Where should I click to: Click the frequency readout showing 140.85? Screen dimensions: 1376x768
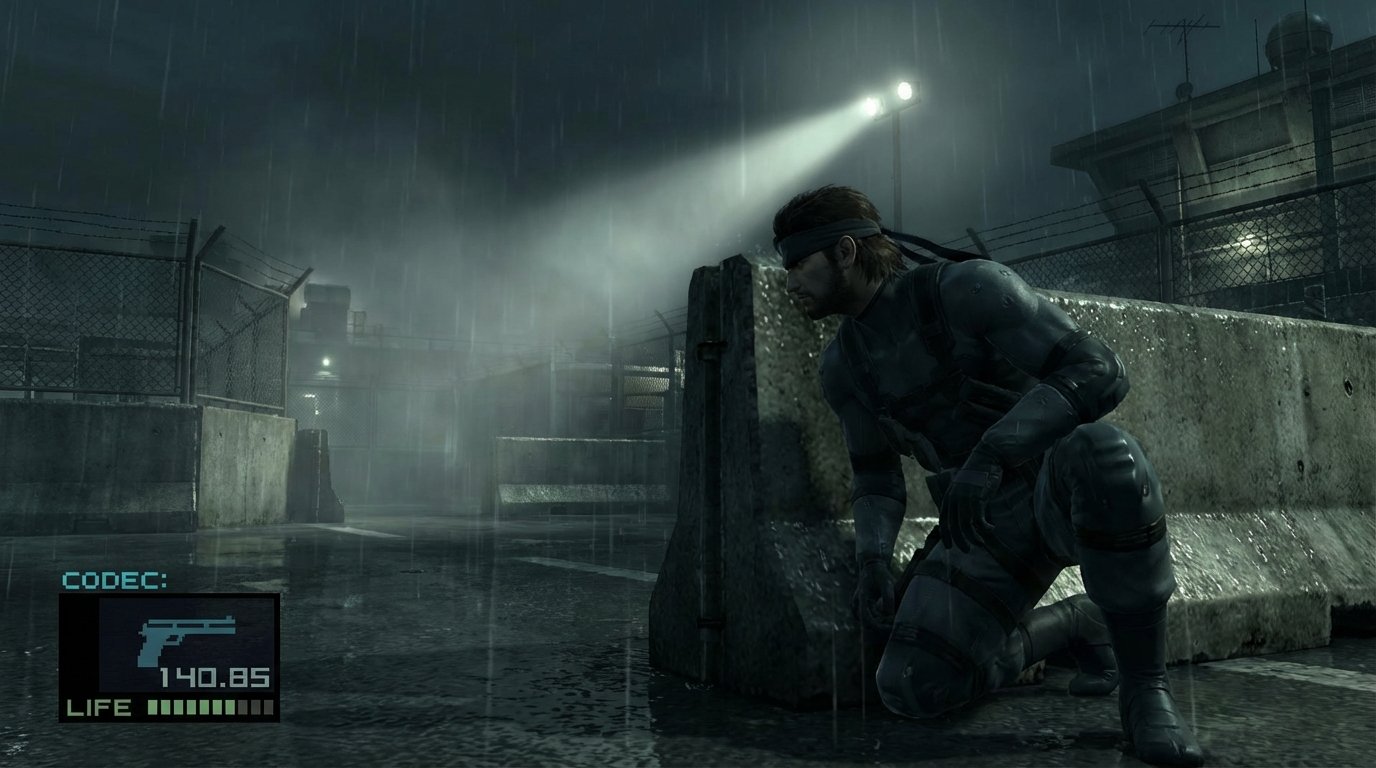213,675
